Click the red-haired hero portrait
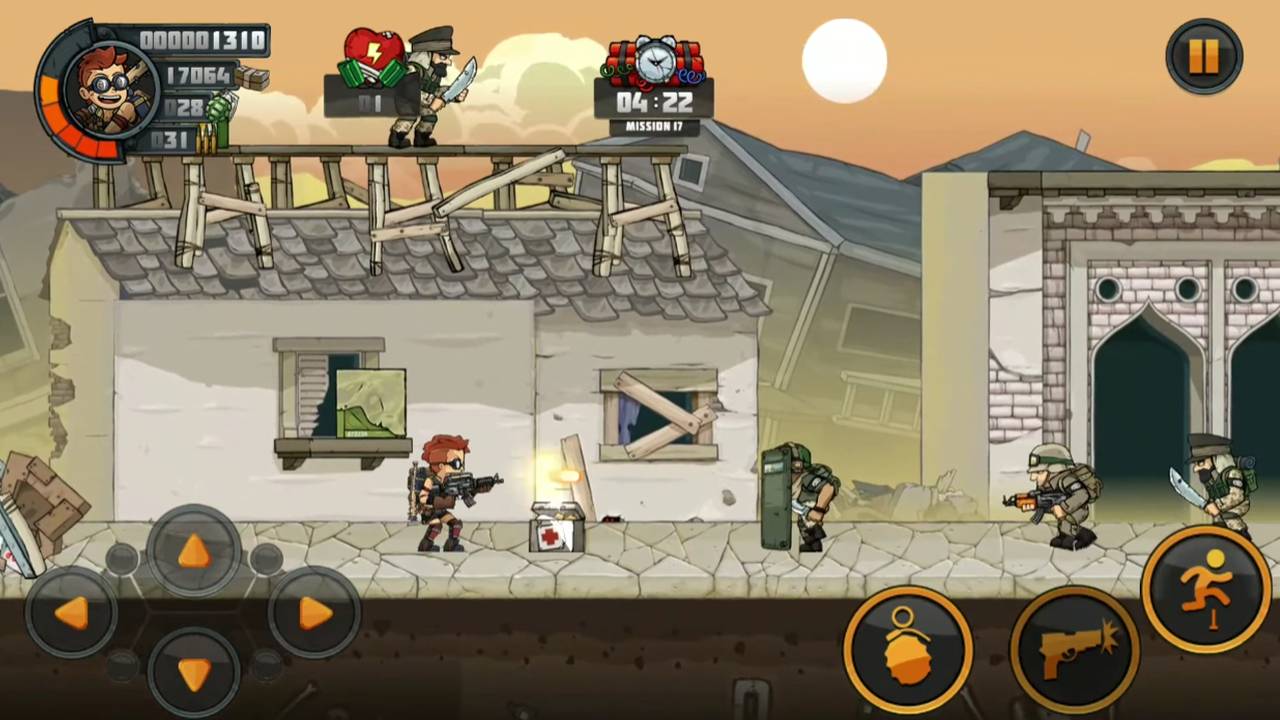The image size is (1280, 720). 110,90
